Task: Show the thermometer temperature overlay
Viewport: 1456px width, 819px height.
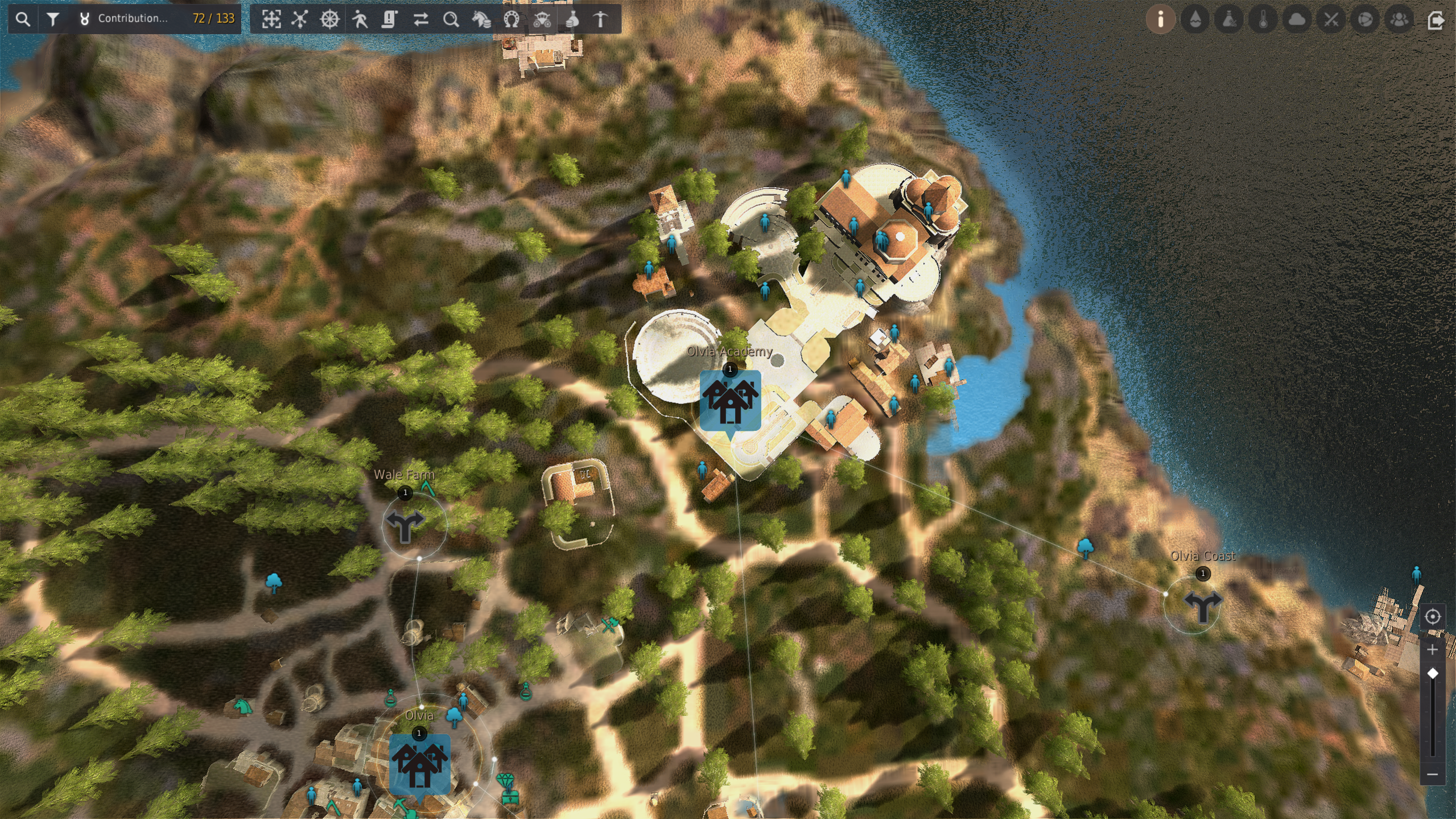Action: [x=1263, y=19]
